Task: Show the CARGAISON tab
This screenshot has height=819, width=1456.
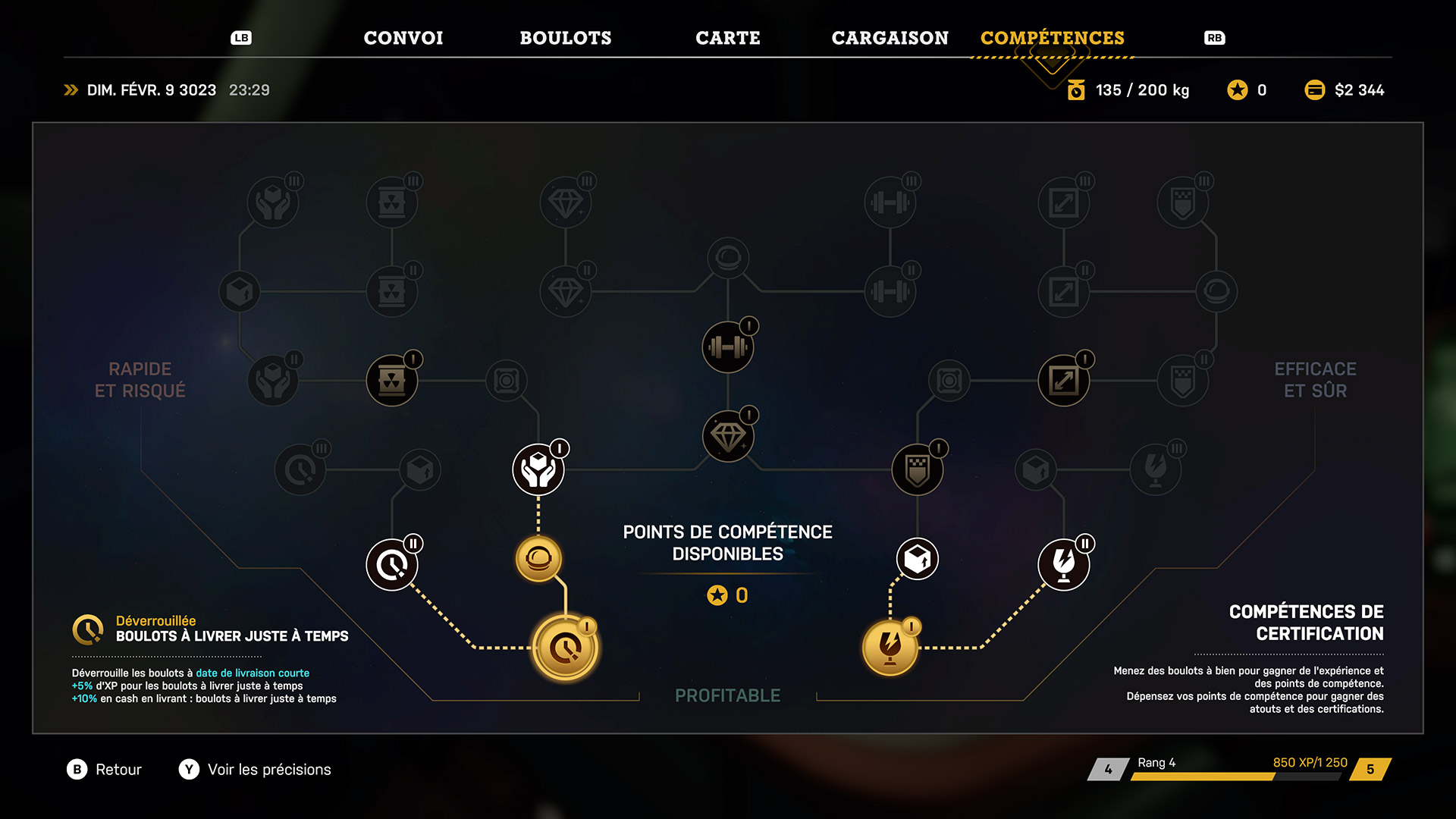Action: tap(890, 38)
